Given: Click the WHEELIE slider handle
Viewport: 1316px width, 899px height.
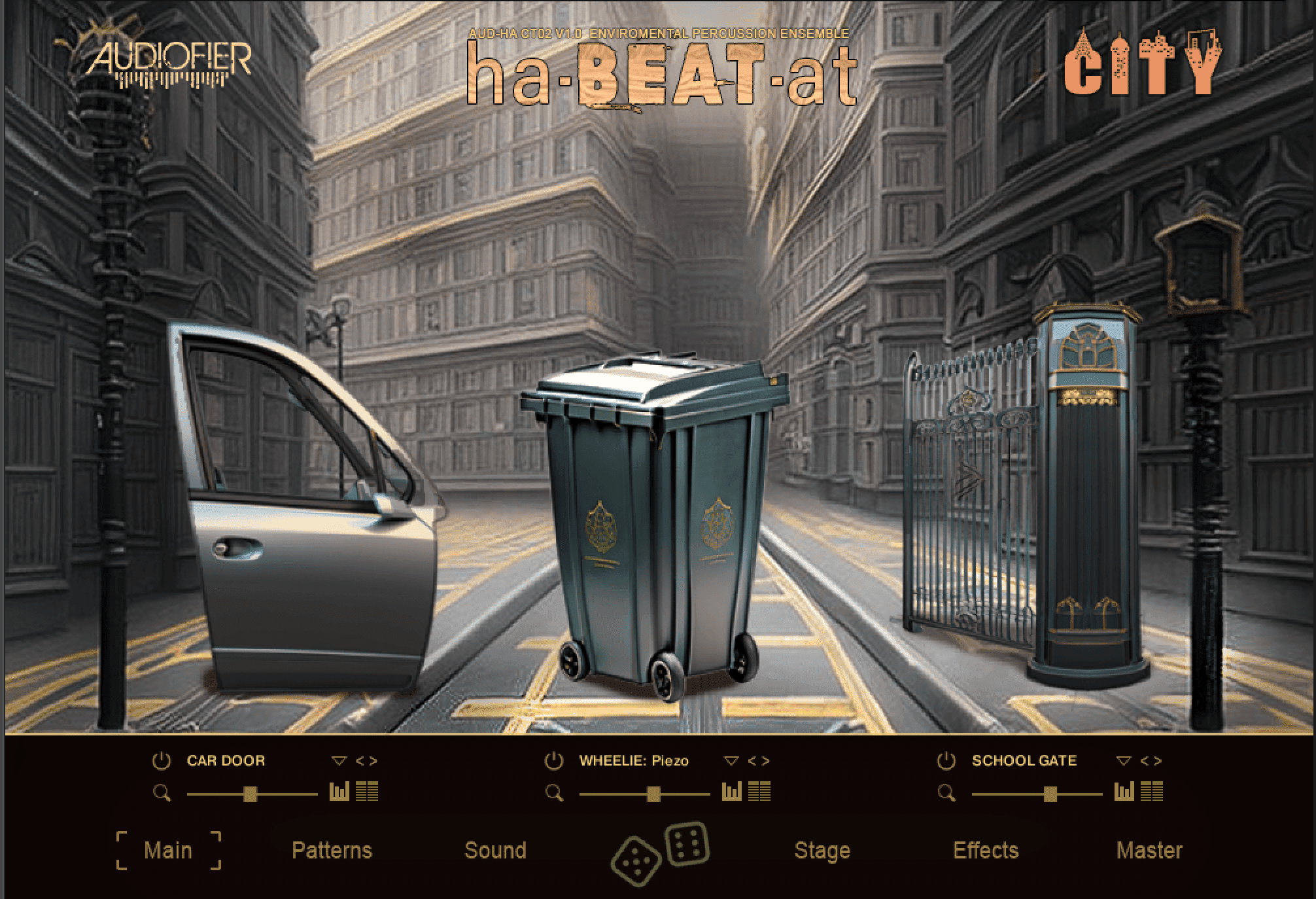Looking at the screenshot, I should (653, 794).
